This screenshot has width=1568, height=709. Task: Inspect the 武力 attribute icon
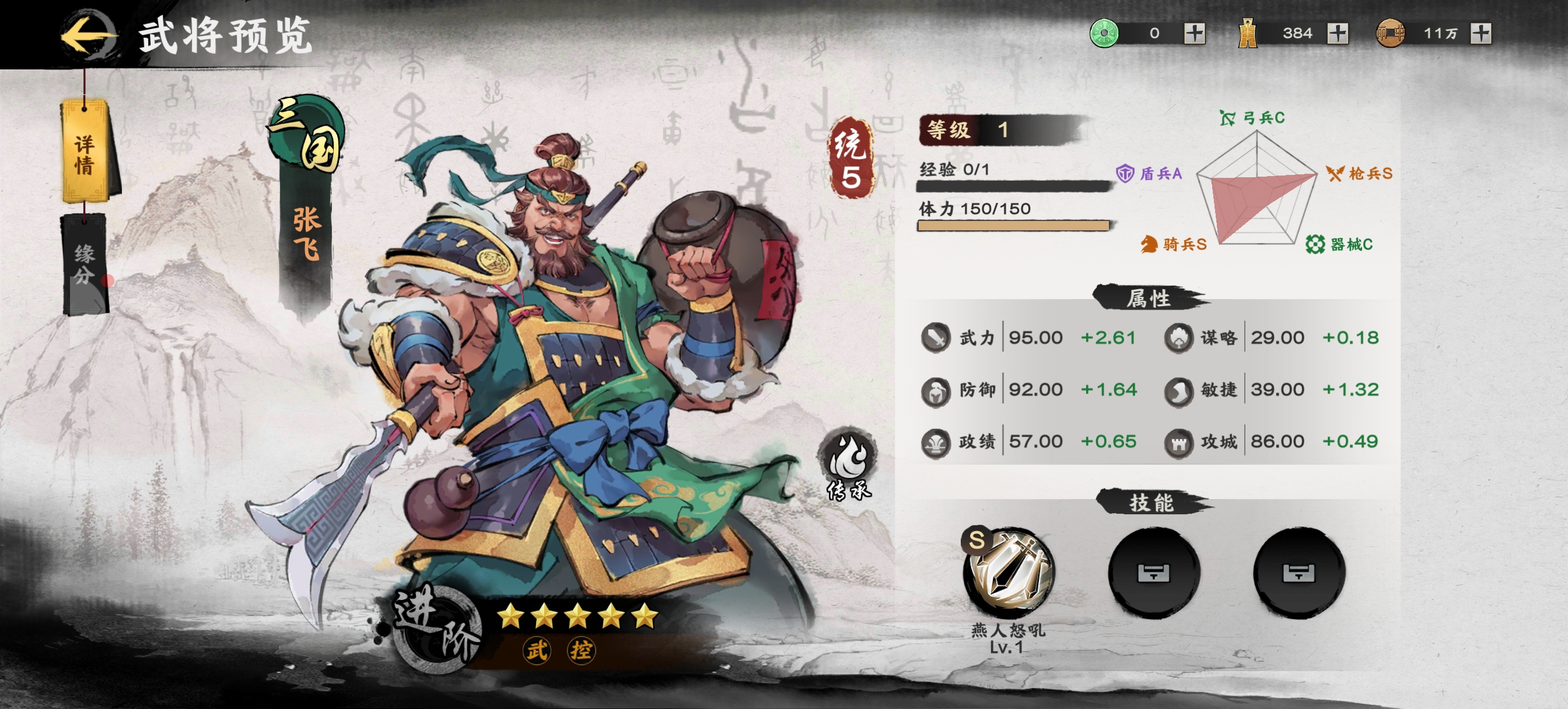coord(936,338)
